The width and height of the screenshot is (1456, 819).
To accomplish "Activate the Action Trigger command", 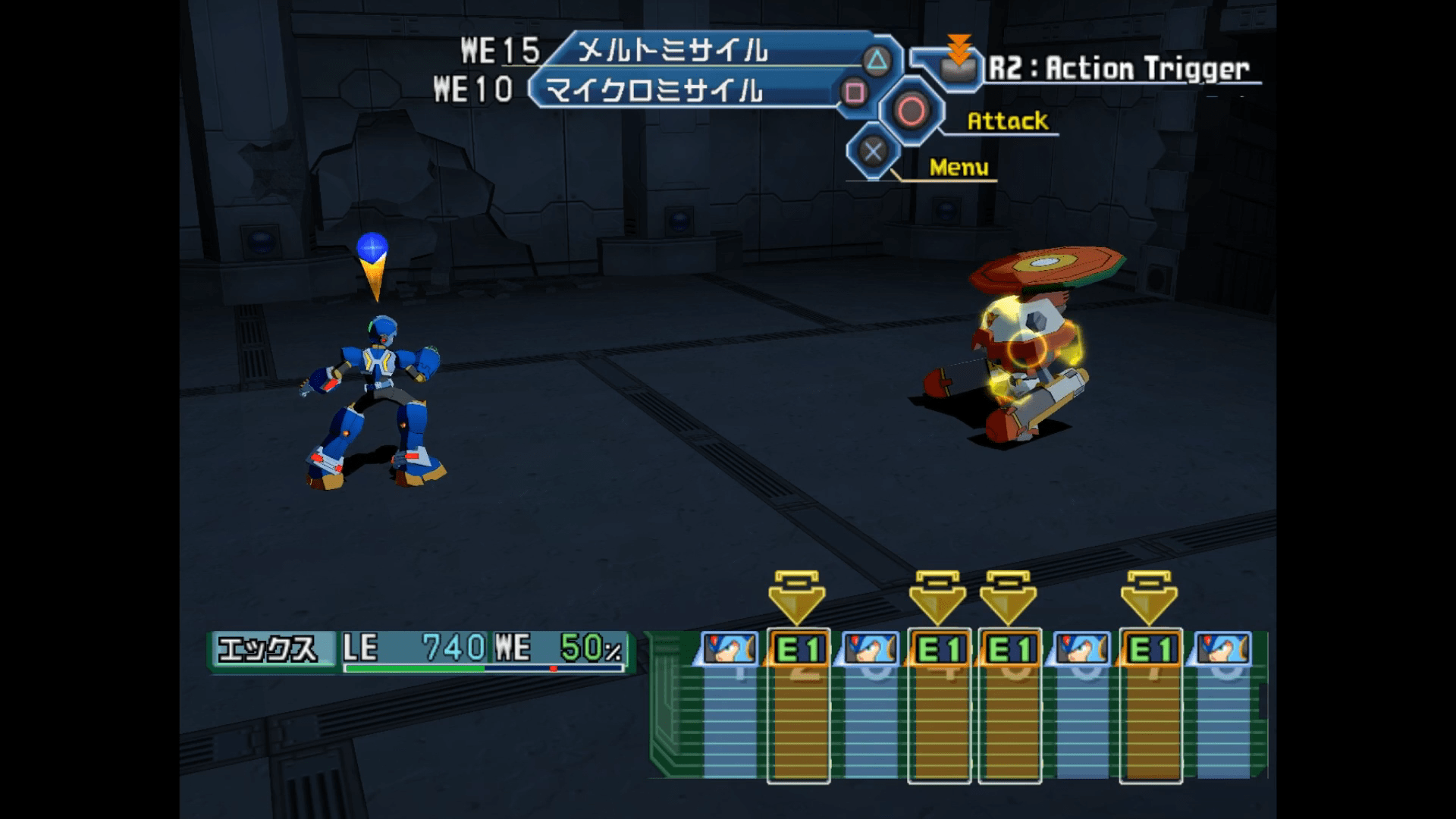I will [x=1116, y=69].
